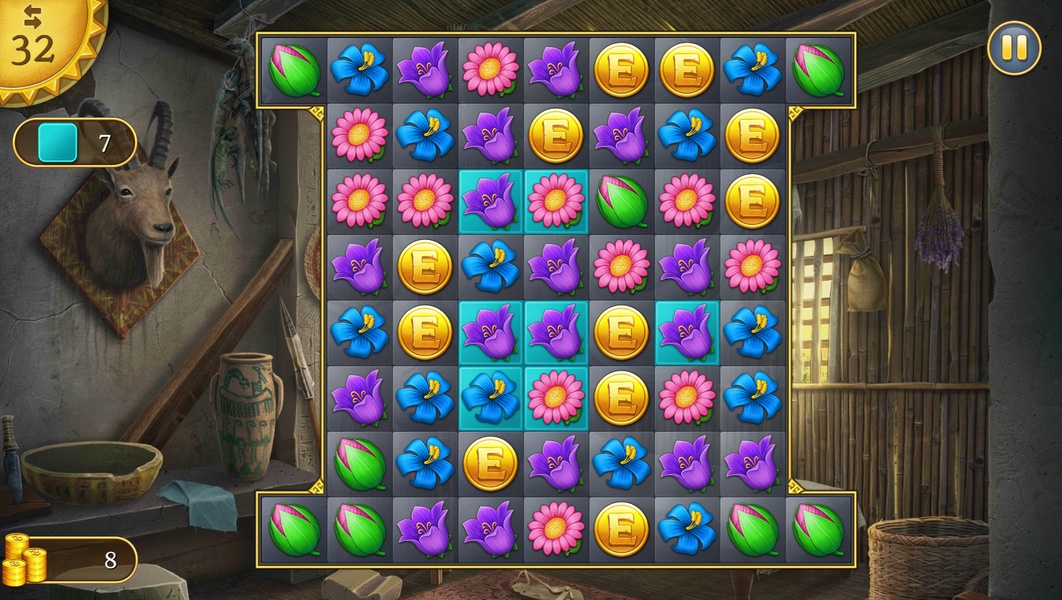Screen dimensions: 1062x600
Task: Choose the gold coin between two pink daisies
Action: [x=621, y=396]
